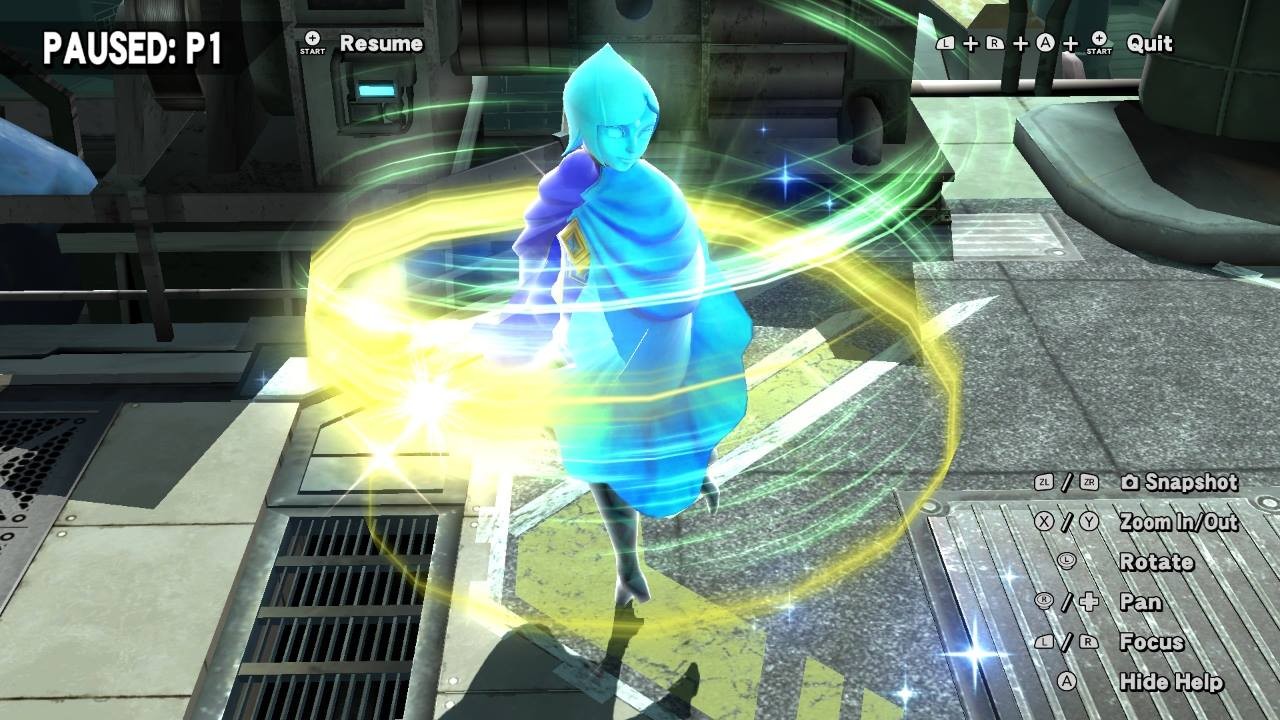Select the ZR button icon for Snapshot
The width and height of the screenshot is (1280, 720).
[x=1087, y=482]
